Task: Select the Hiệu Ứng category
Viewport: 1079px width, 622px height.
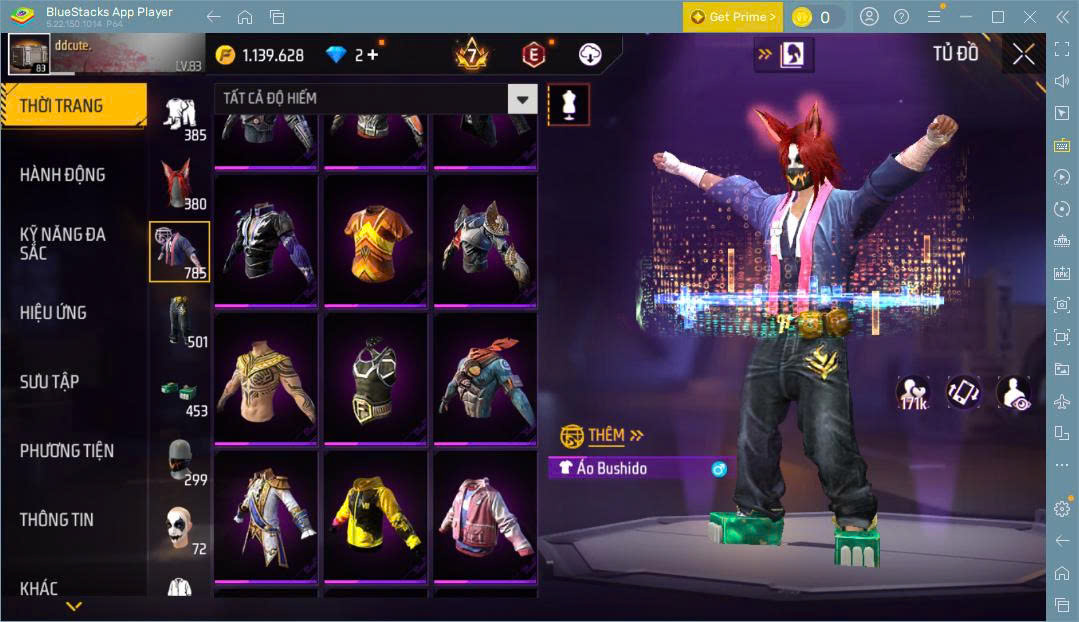Action: coord(53,313)
